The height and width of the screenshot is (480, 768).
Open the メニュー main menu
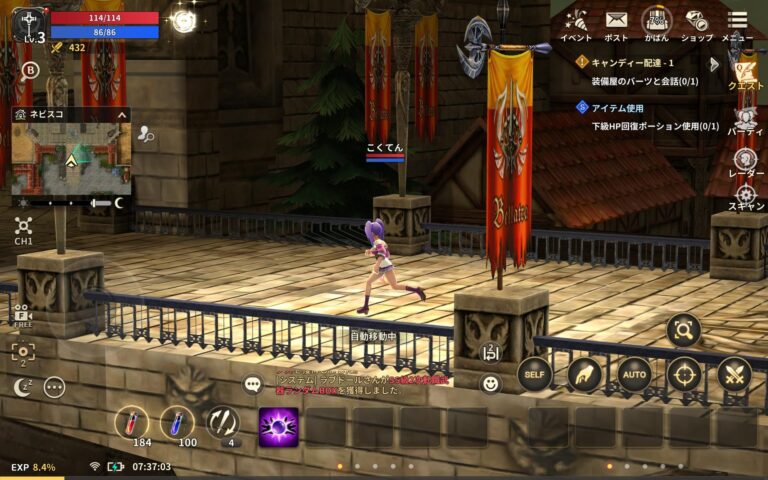(737, 23)
